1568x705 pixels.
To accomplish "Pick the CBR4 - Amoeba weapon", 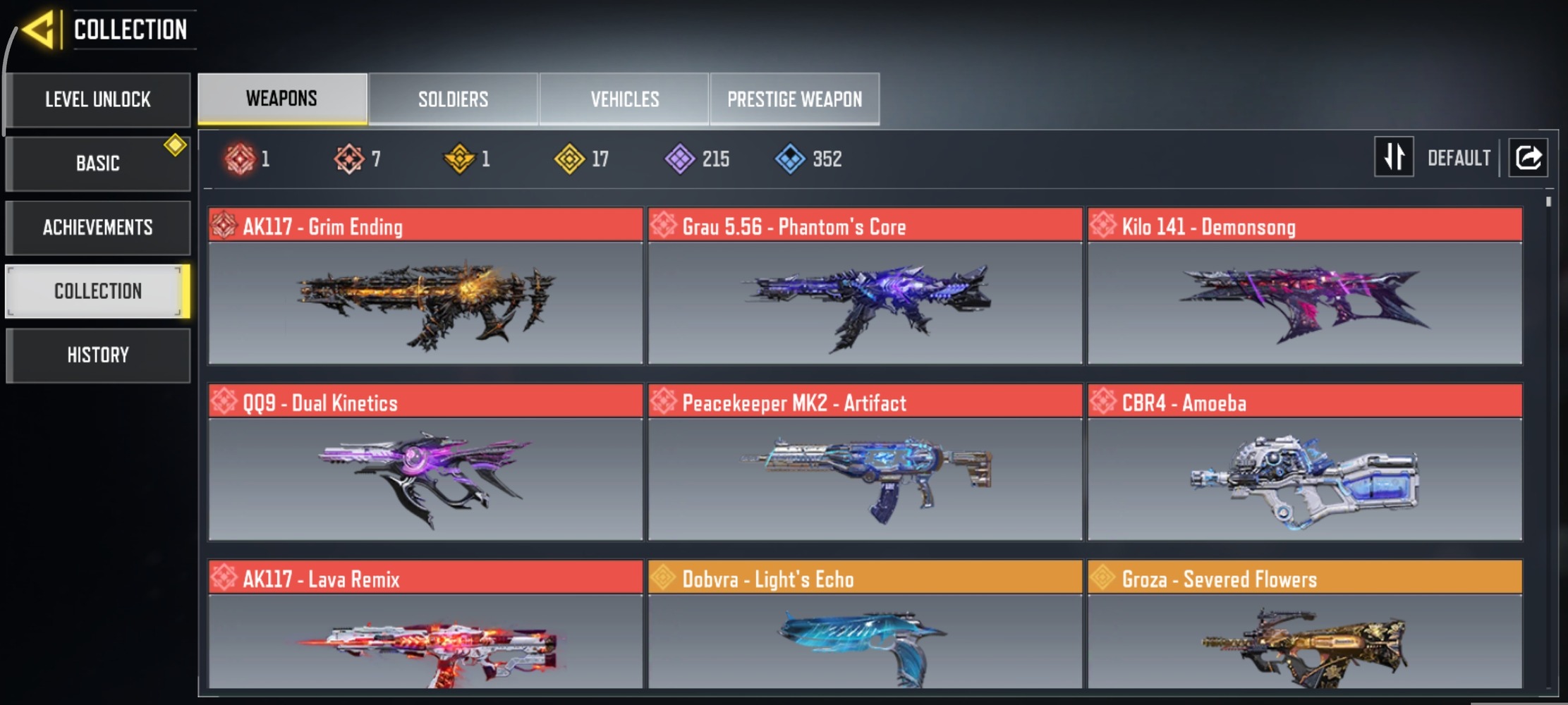I will [x=1304, y=462].
